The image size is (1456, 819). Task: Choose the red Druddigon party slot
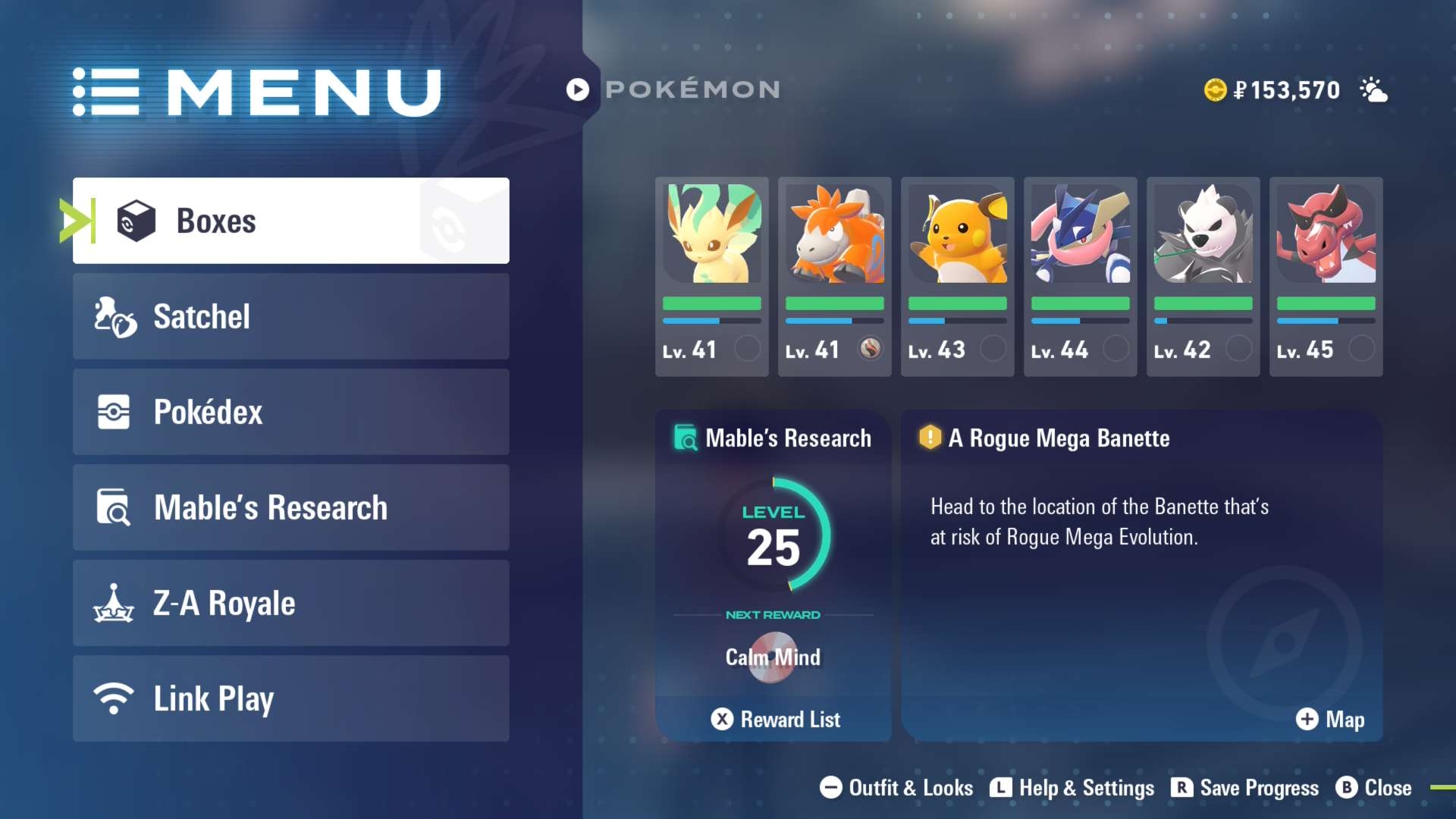pyautogui.click(x=1326, y=276)
